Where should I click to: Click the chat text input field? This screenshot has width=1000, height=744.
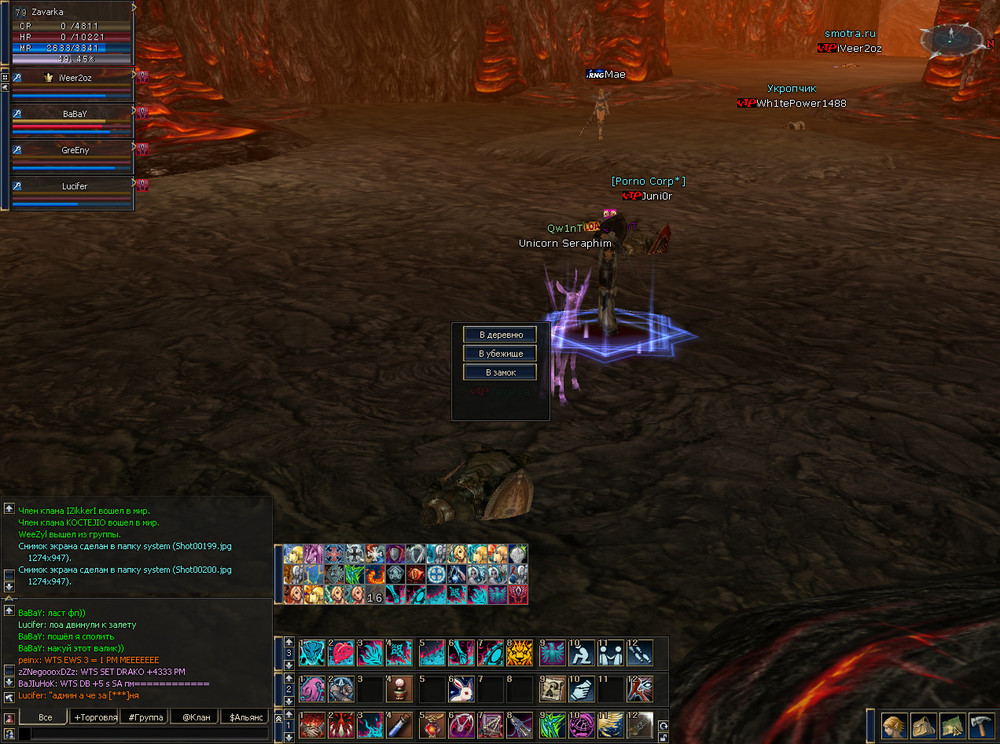point(140,734)
